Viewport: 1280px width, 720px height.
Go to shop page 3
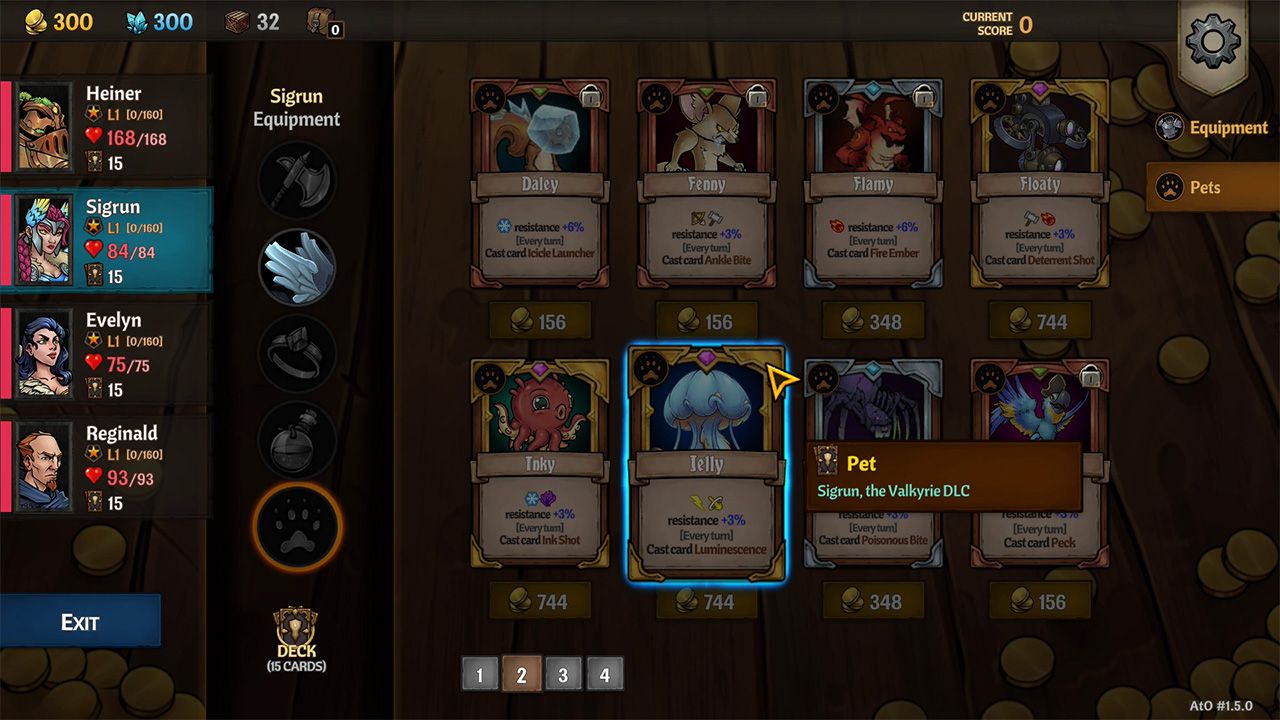point(563,674)
